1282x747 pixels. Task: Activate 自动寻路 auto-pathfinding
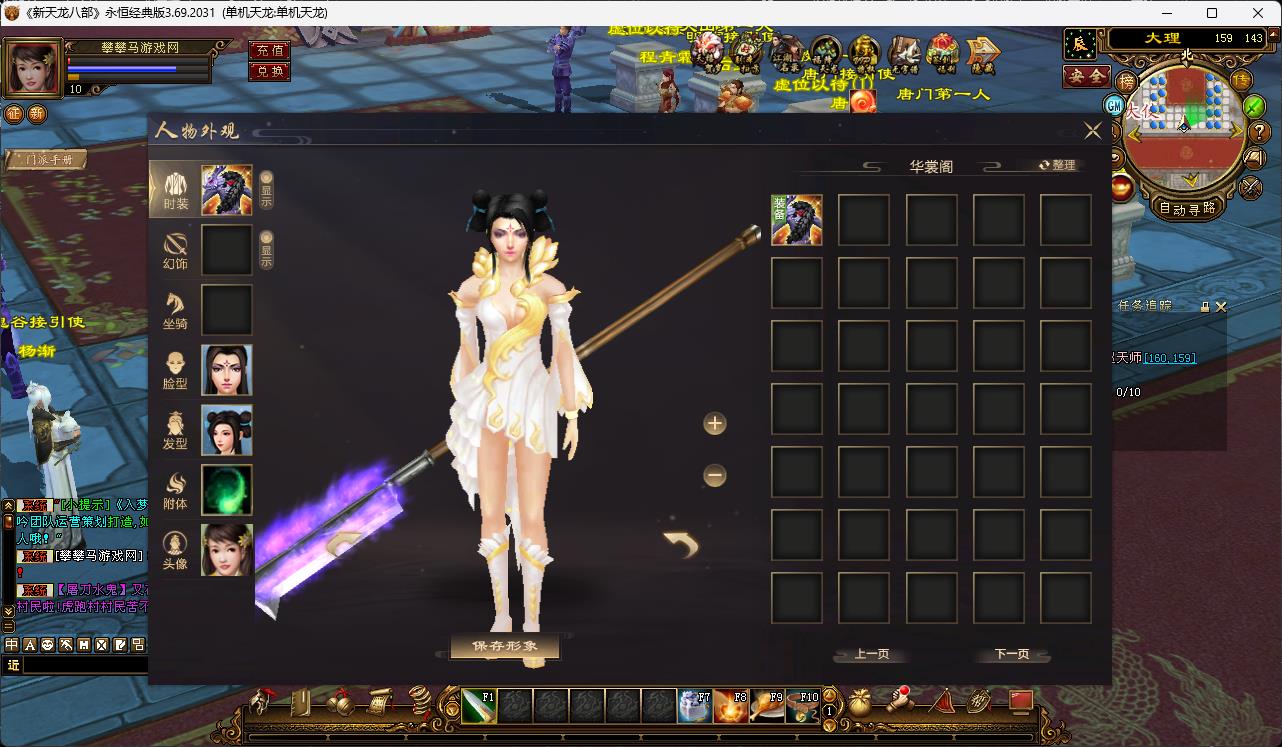(1187, 209)
